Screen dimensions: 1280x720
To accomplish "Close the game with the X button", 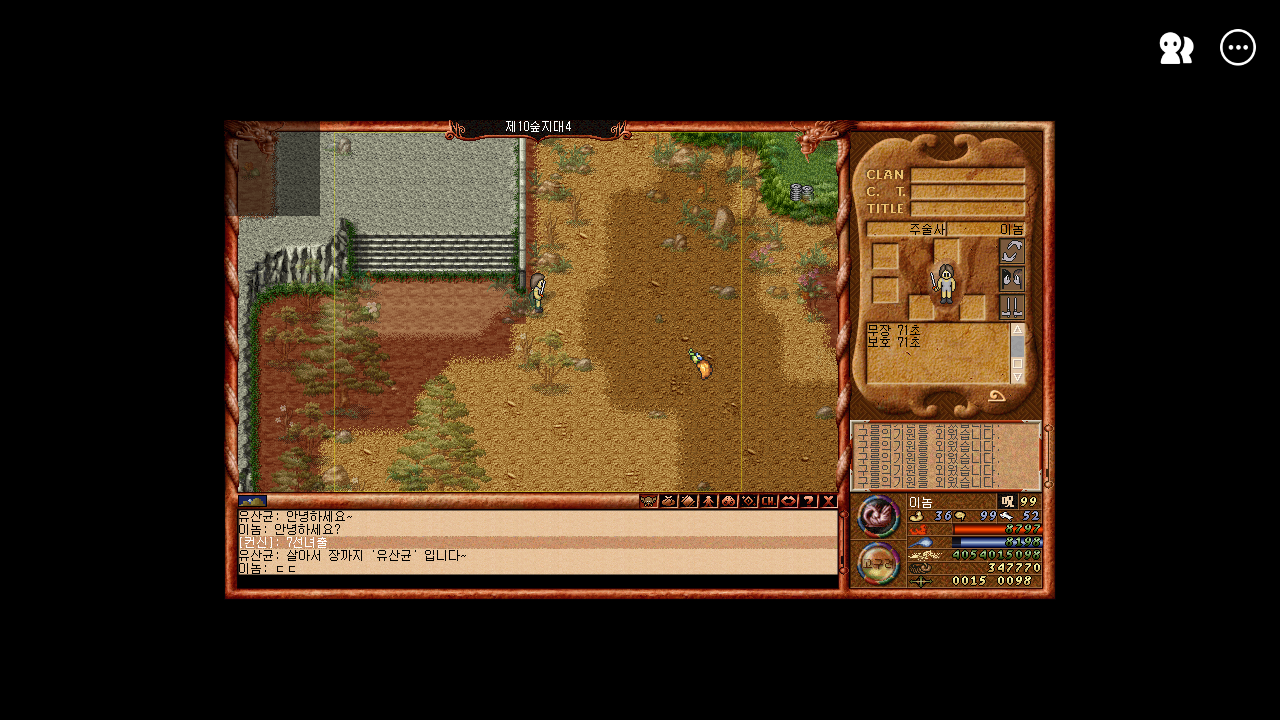I will [x=829, y=501].
